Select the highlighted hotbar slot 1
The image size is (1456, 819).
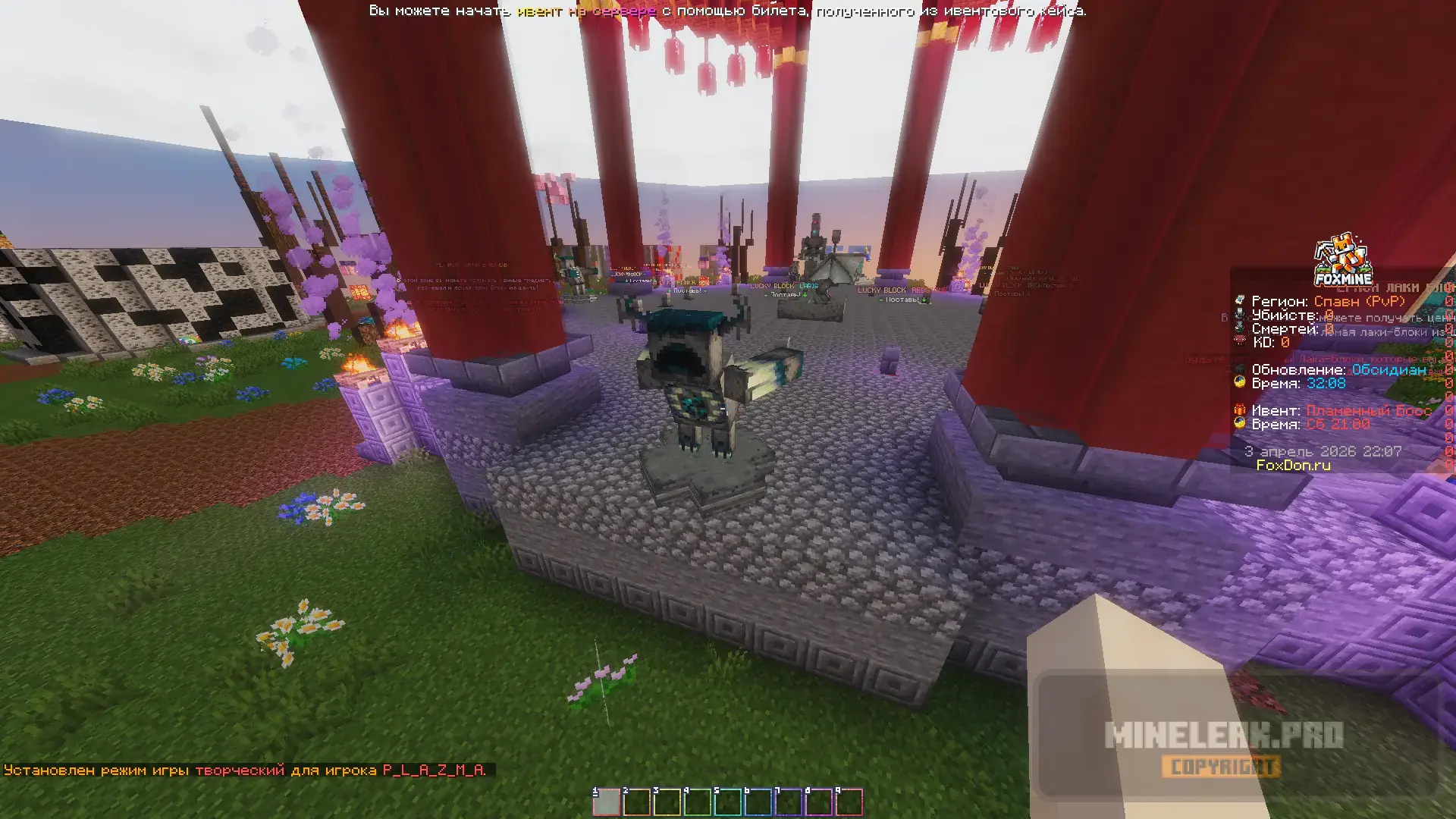[x=606, y=802]
